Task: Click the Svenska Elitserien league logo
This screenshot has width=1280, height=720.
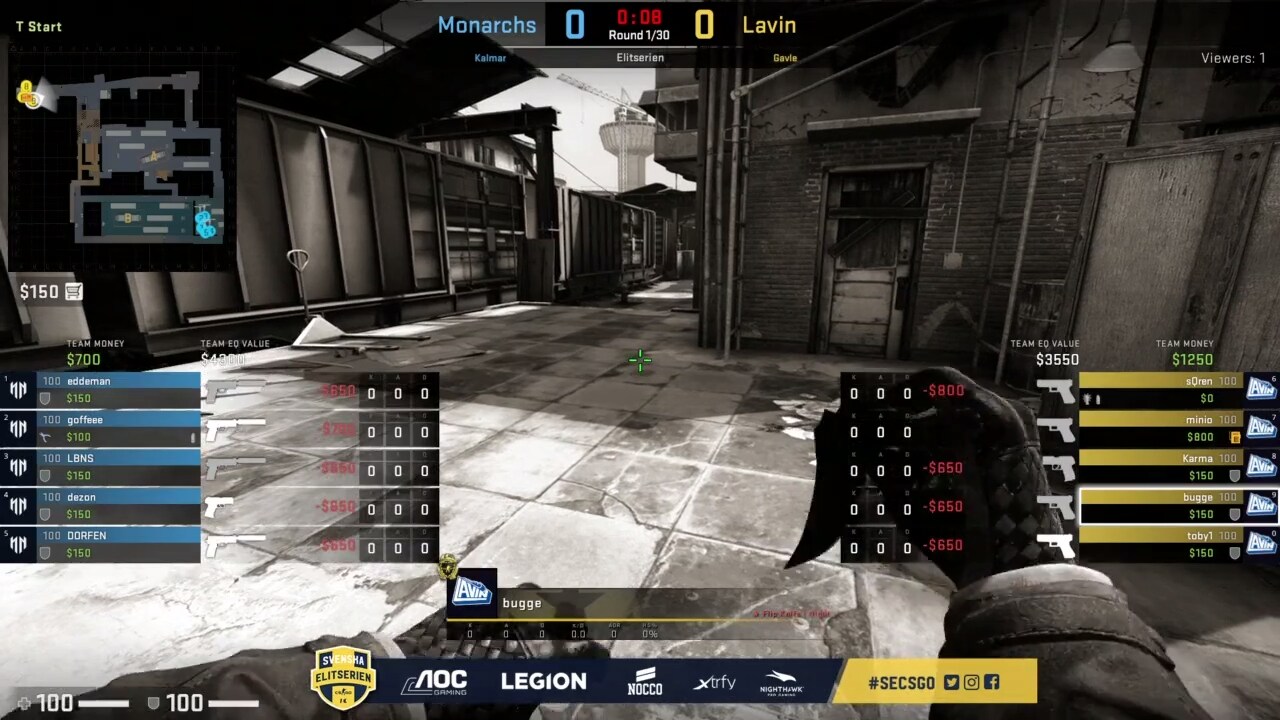Action: (x=343, y=677)
